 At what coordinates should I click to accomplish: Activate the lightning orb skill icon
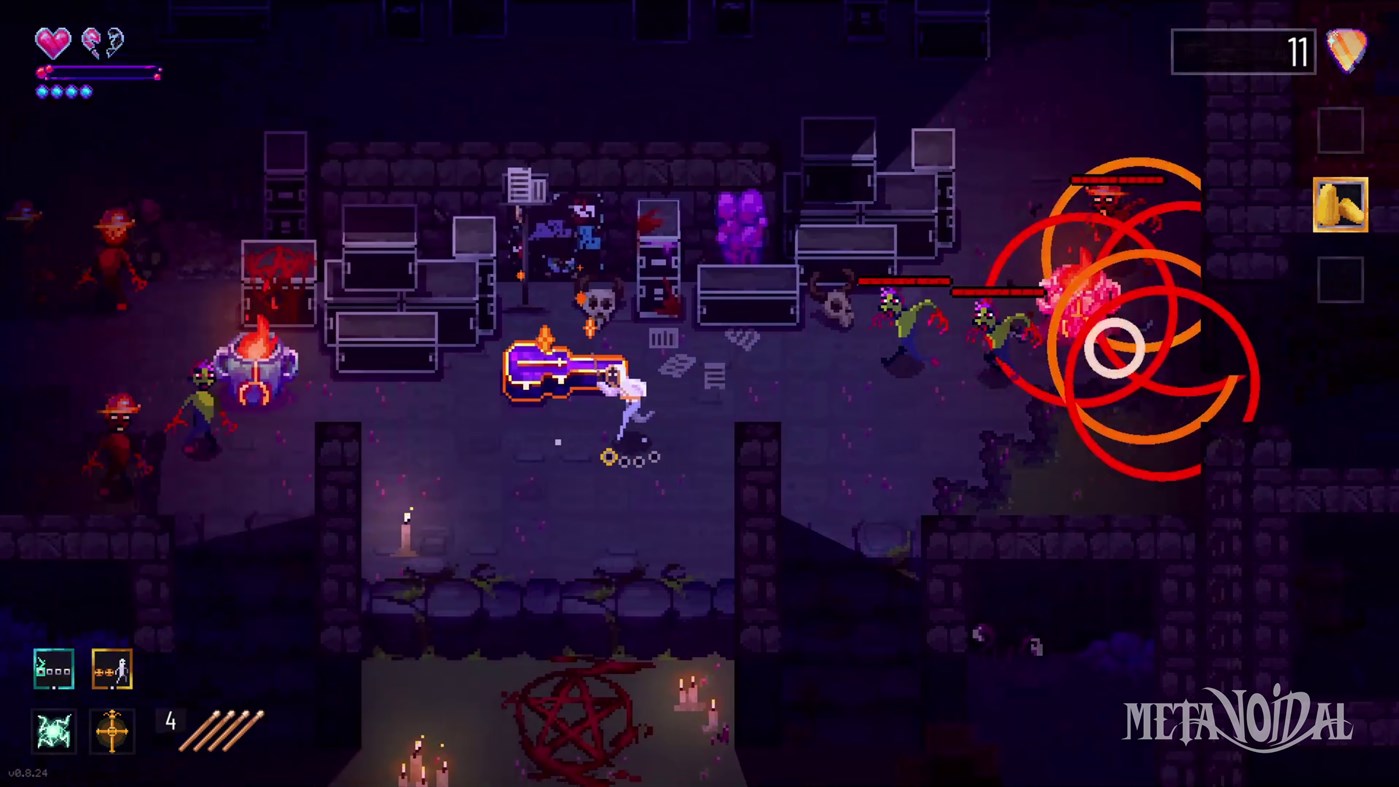(x=53, y=732)
